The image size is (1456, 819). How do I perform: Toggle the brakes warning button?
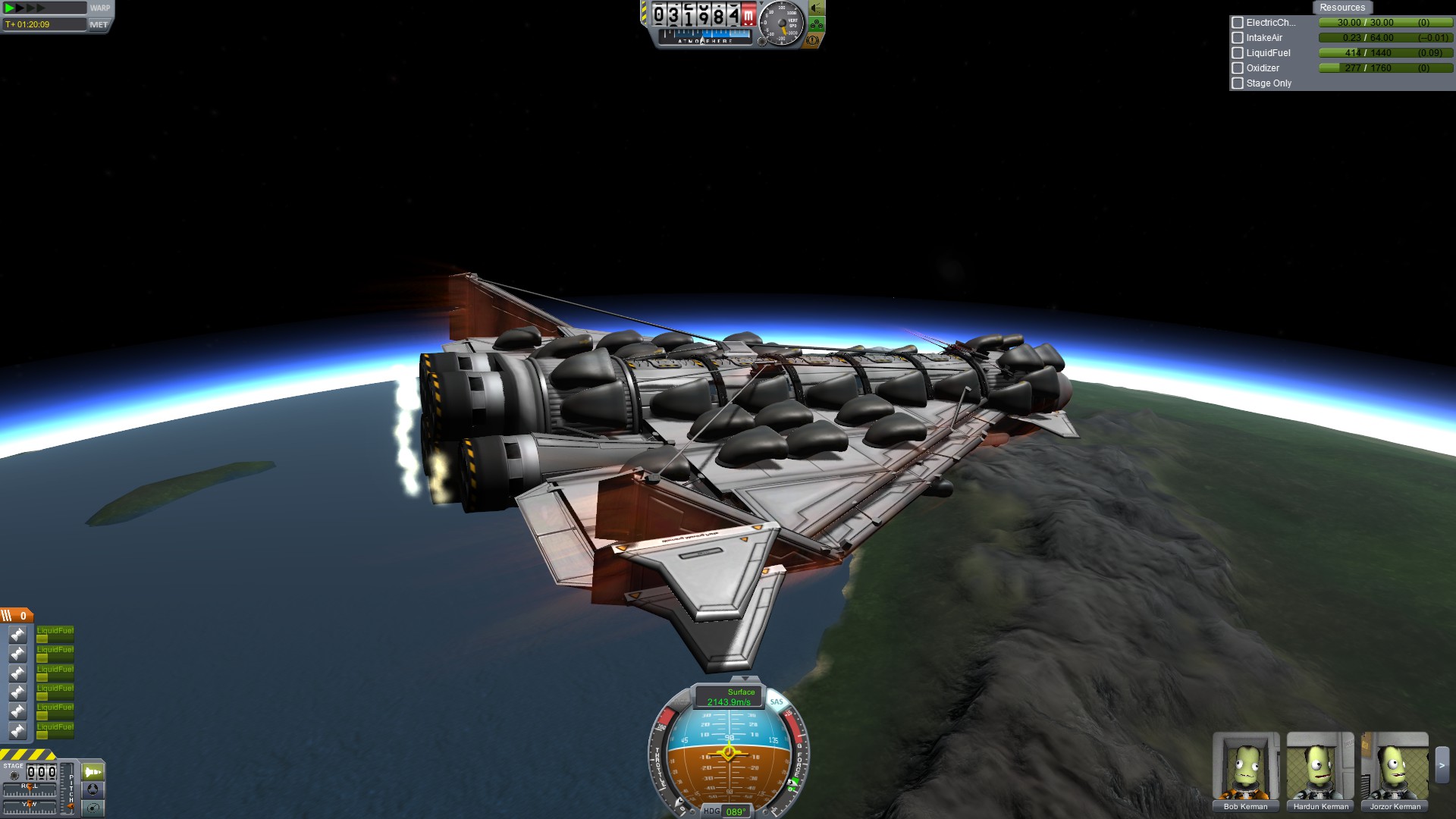(x=812, y=40)
